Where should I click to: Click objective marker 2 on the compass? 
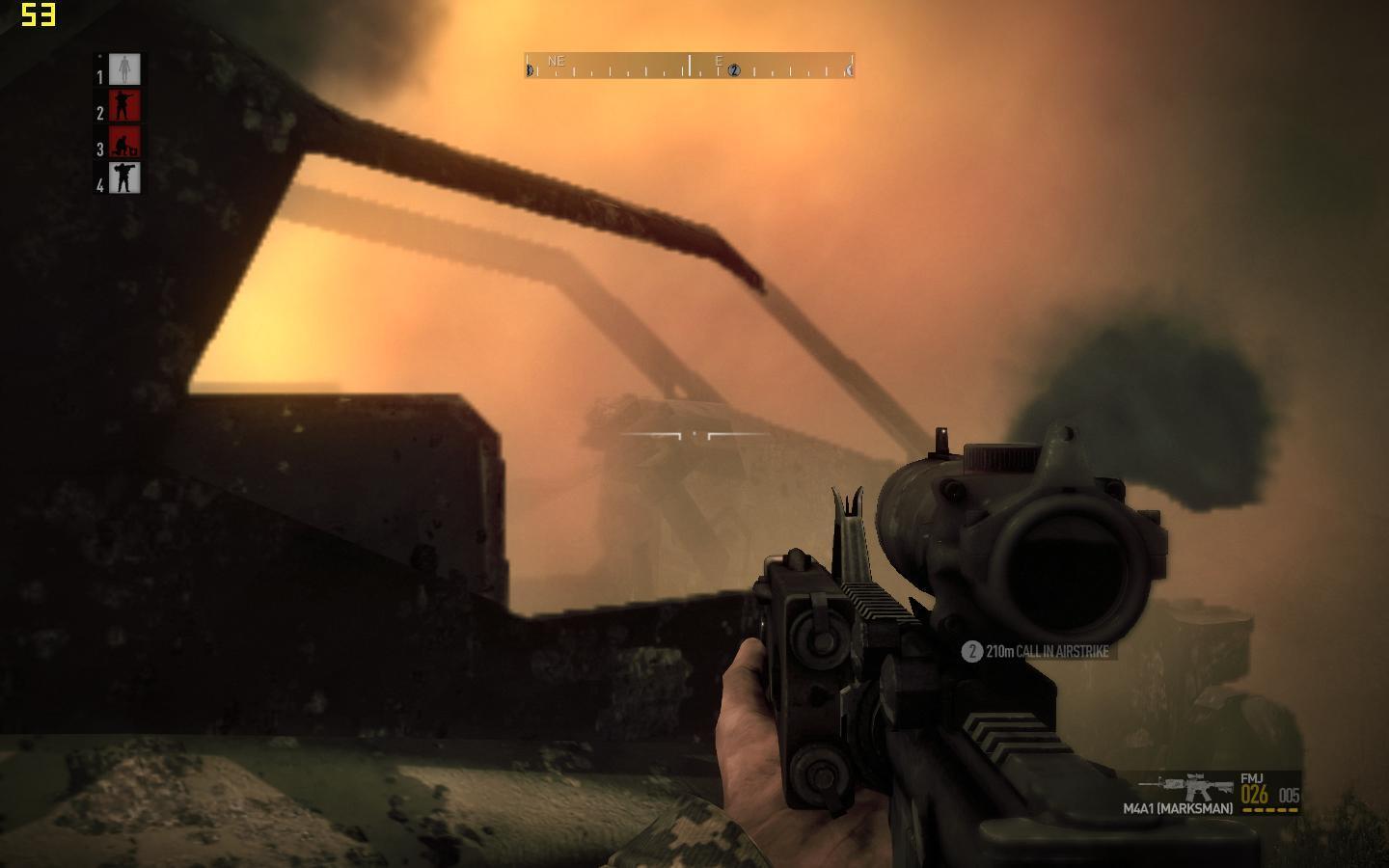tap(734, 70)
